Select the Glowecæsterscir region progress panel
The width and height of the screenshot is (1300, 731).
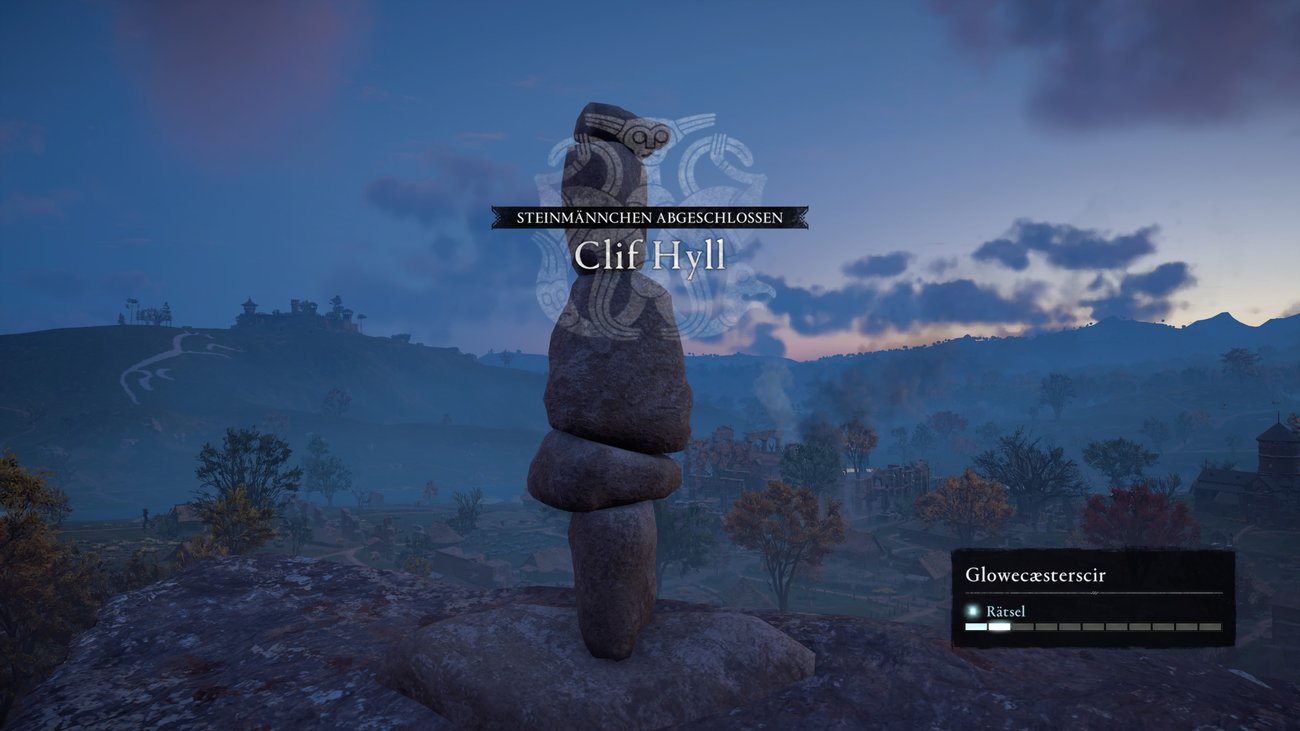[1092, 598]
